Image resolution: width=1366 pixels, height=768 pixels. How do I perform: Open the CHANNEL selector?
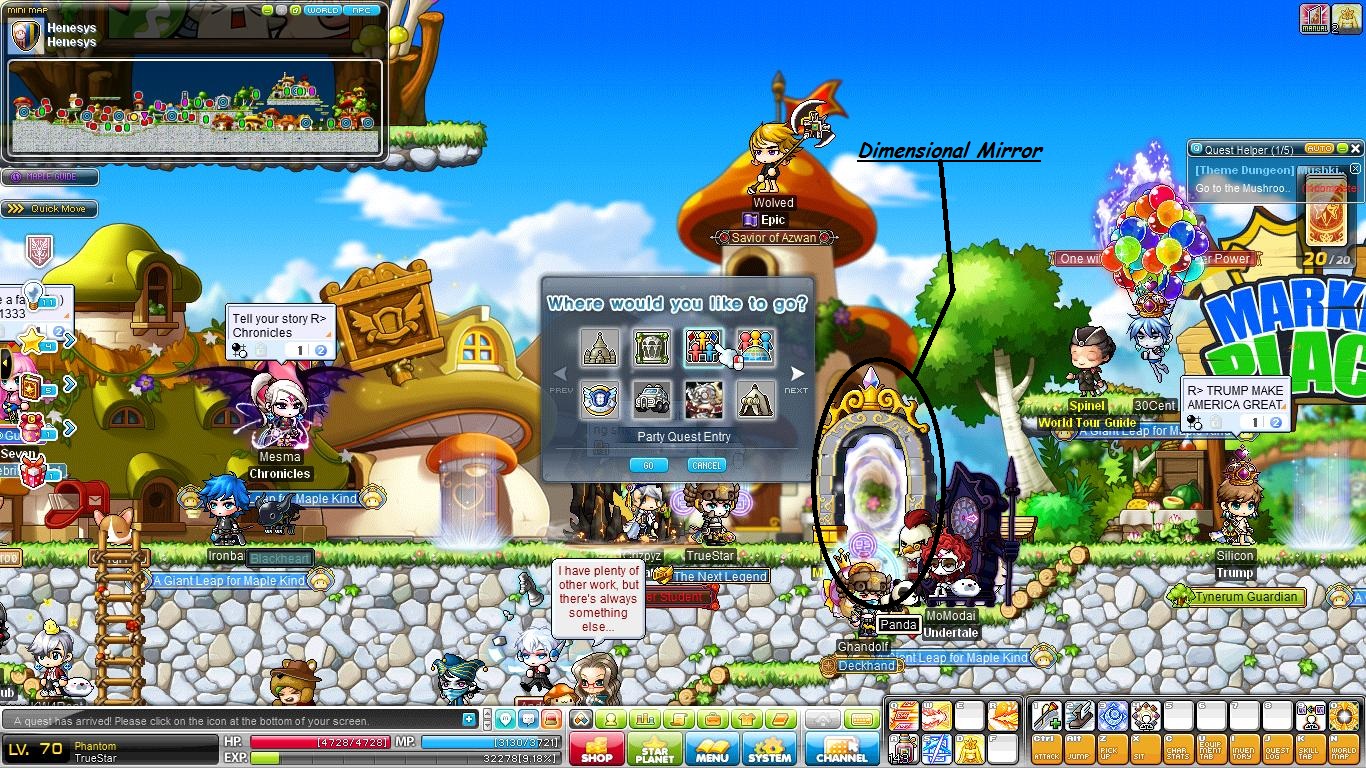[842, 749]
